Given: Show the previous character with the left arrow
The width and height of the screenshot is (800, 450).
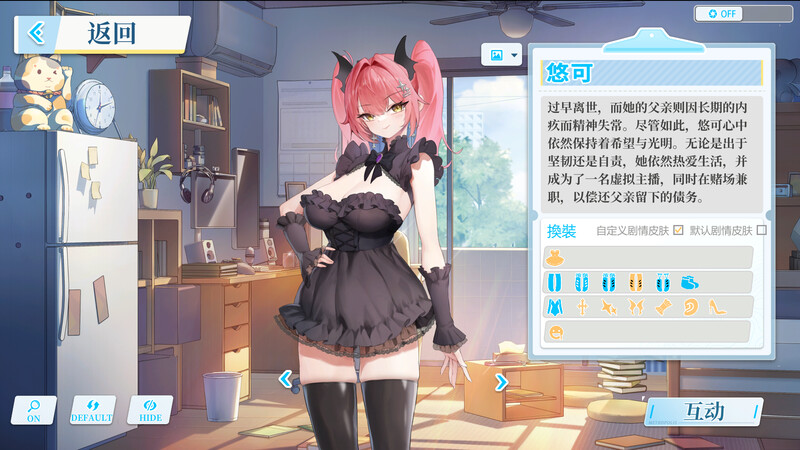Looking at the screenshot, I should point(285,380).
